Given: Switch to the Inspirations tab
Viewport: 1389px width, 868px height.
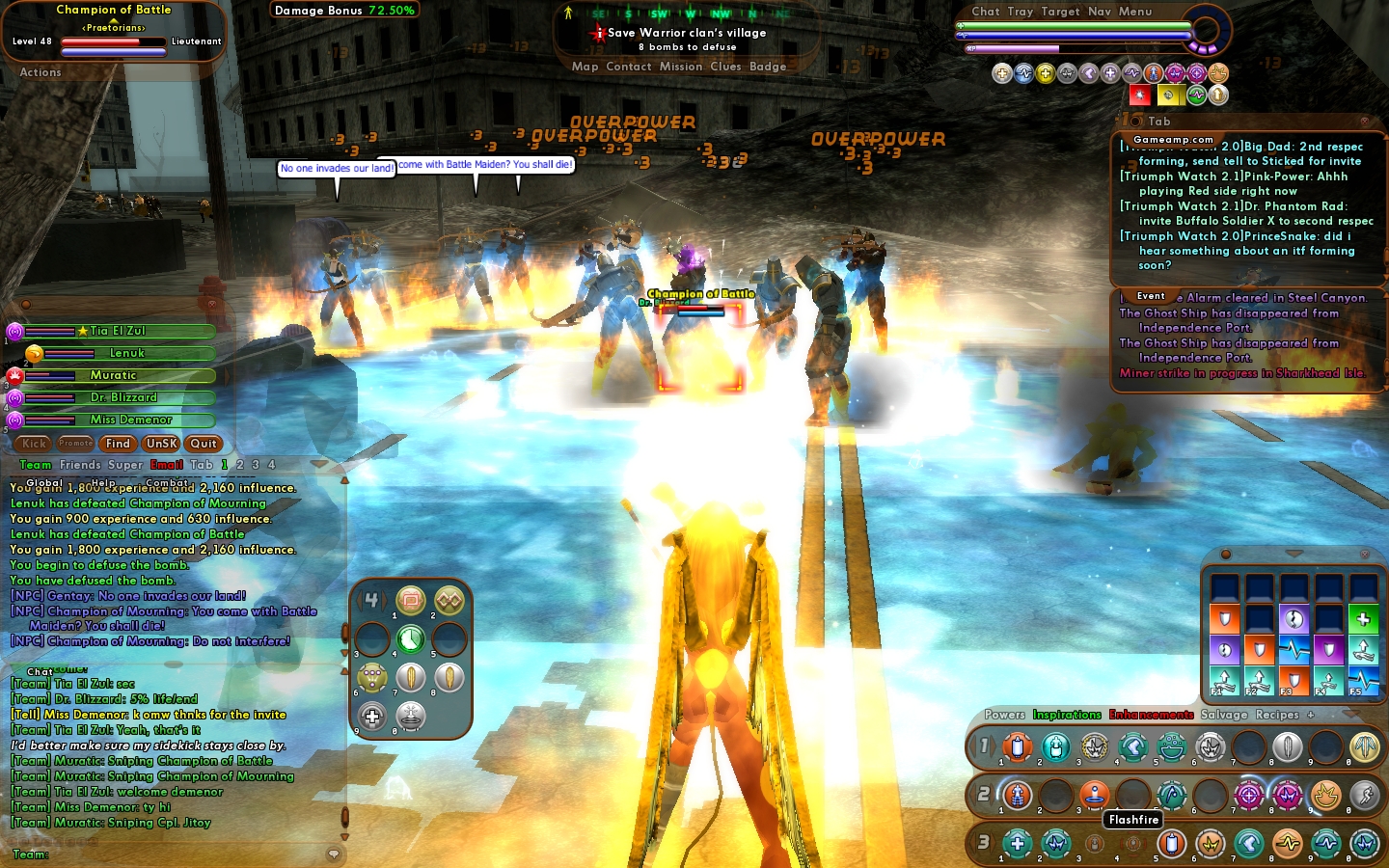Looking at the screenshot, I should coord(1067,715).
